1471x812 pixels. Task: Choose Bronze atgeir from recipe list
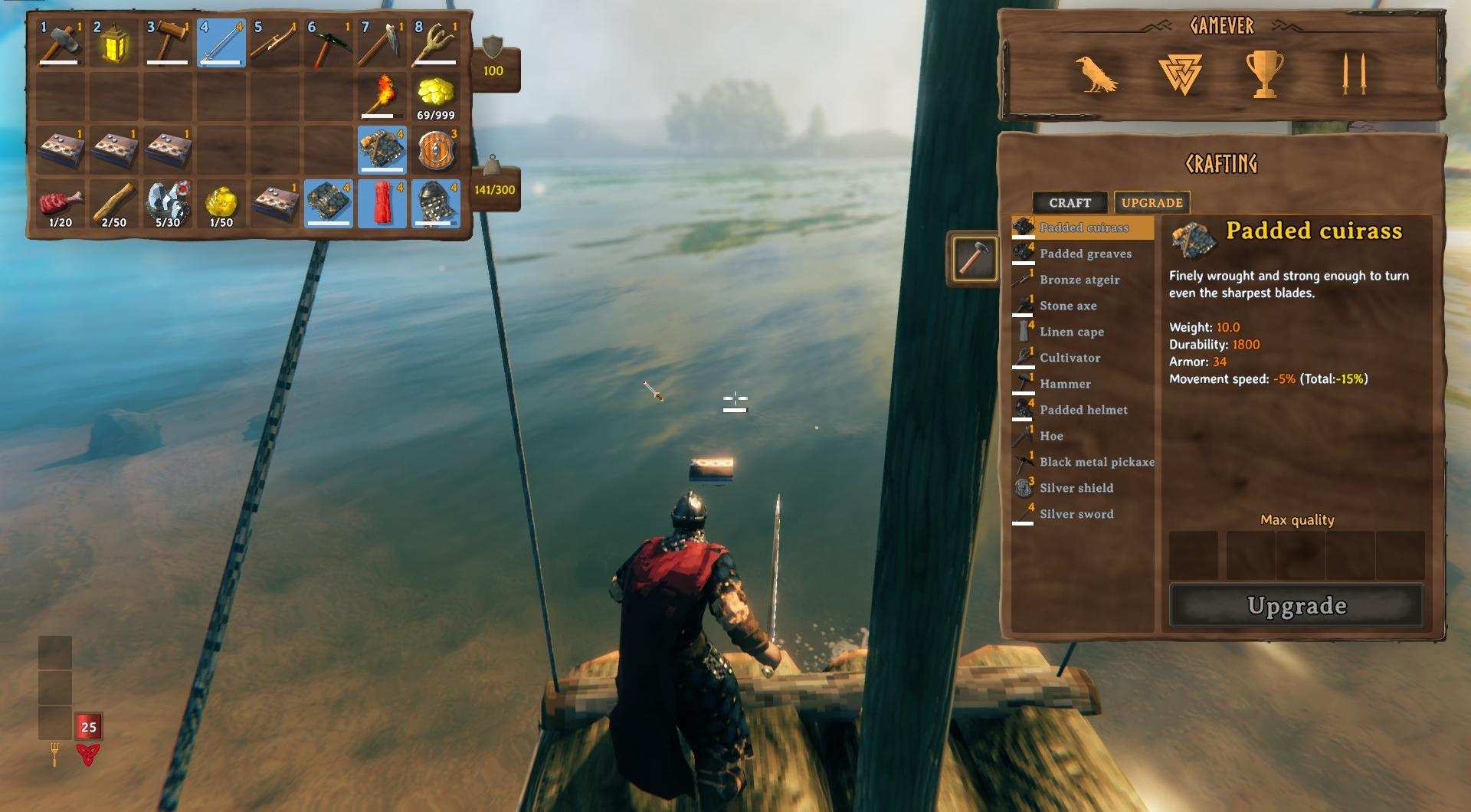click(x=1079, y=280)
